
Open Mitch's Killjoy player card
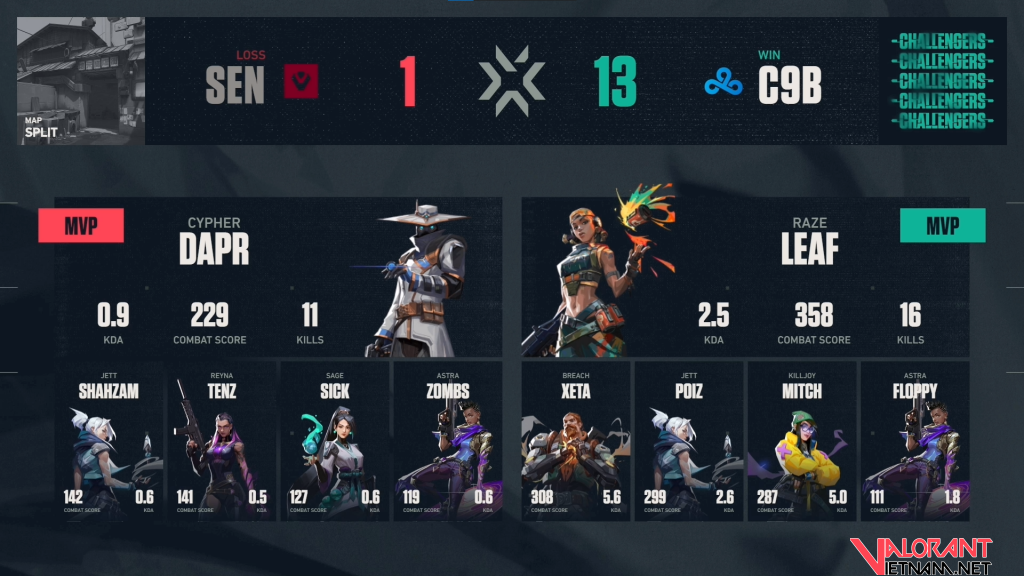pyautogui.click(x=802, y=441)
